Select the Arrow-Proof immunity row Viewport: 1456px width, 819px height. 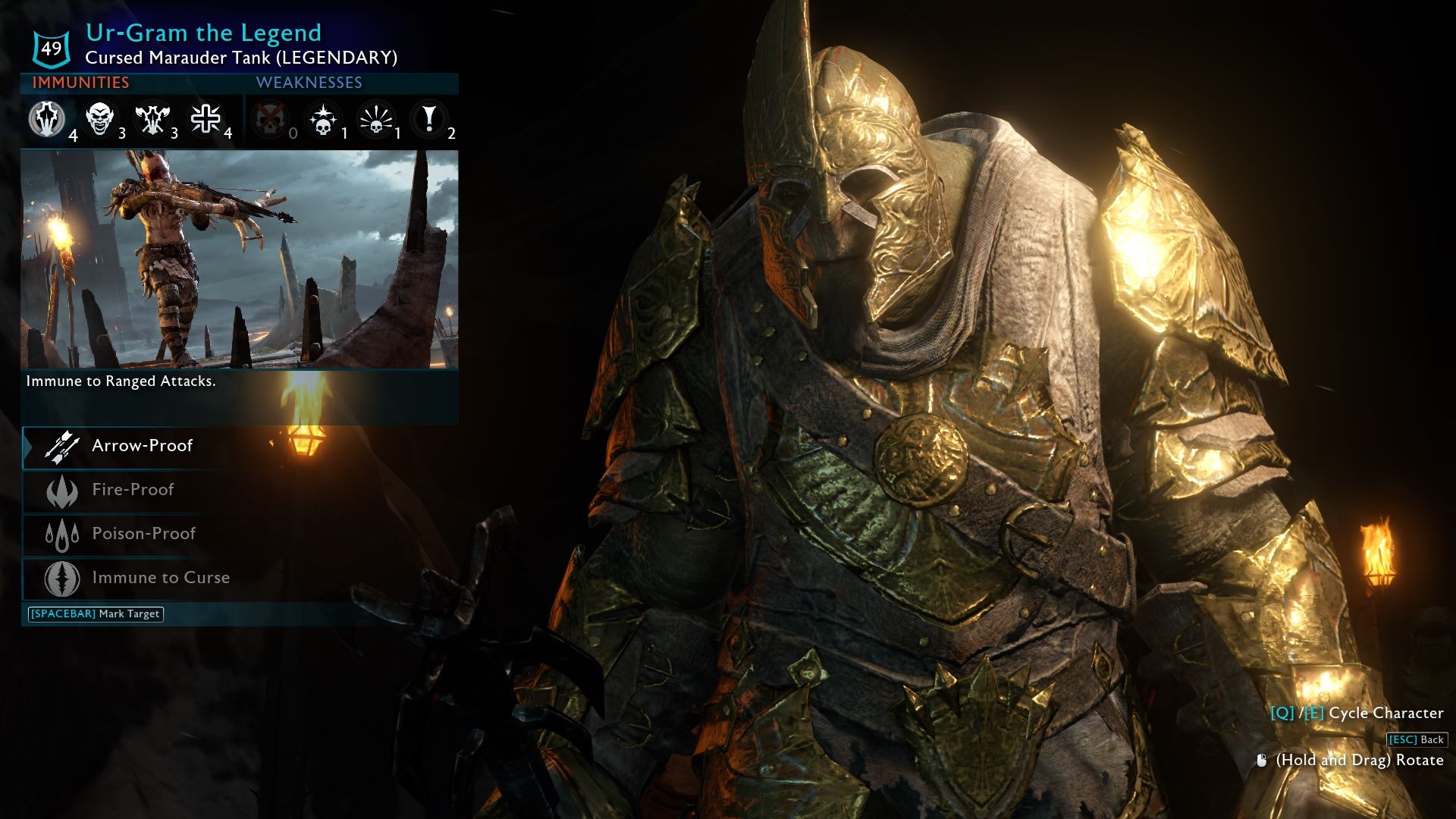pyautogui.click(x=142, y=446)
